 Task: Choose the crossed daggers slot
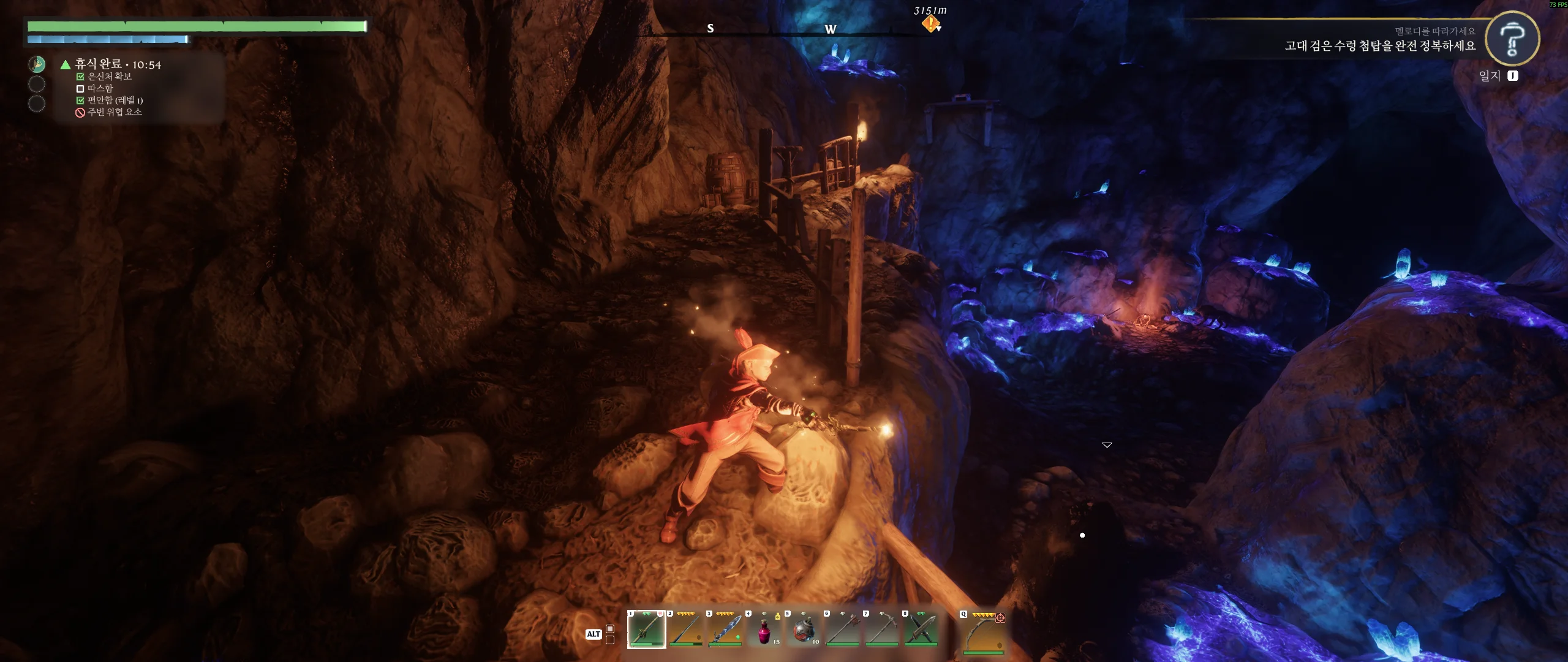tap(921, 629)
